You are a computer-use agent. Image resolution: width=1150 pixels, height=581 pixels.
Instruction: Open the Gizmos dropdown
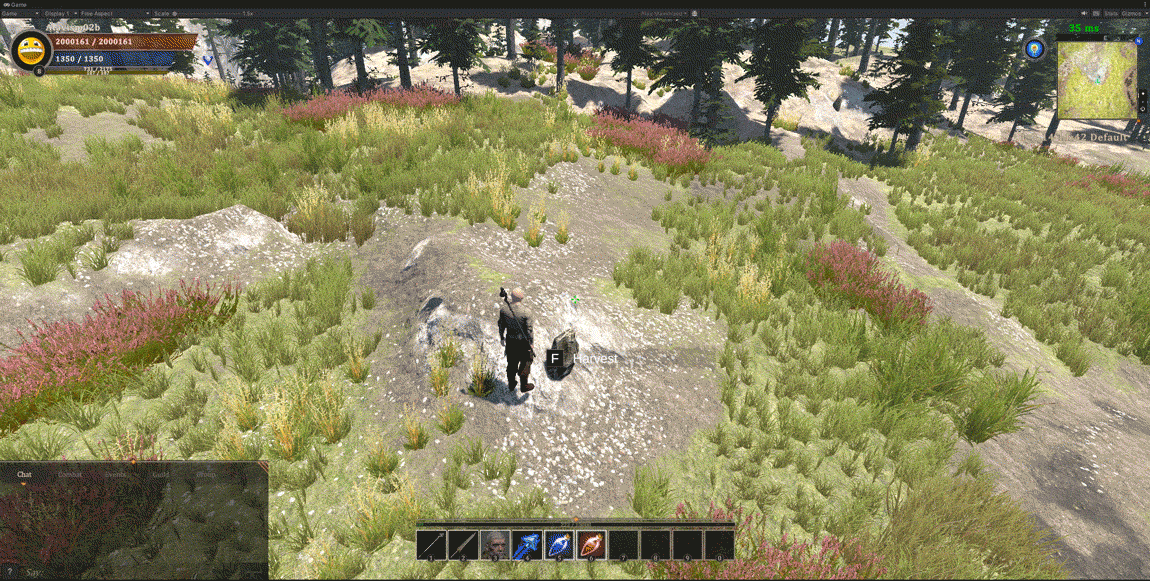pyautogui.click(x=1132, y=13)
